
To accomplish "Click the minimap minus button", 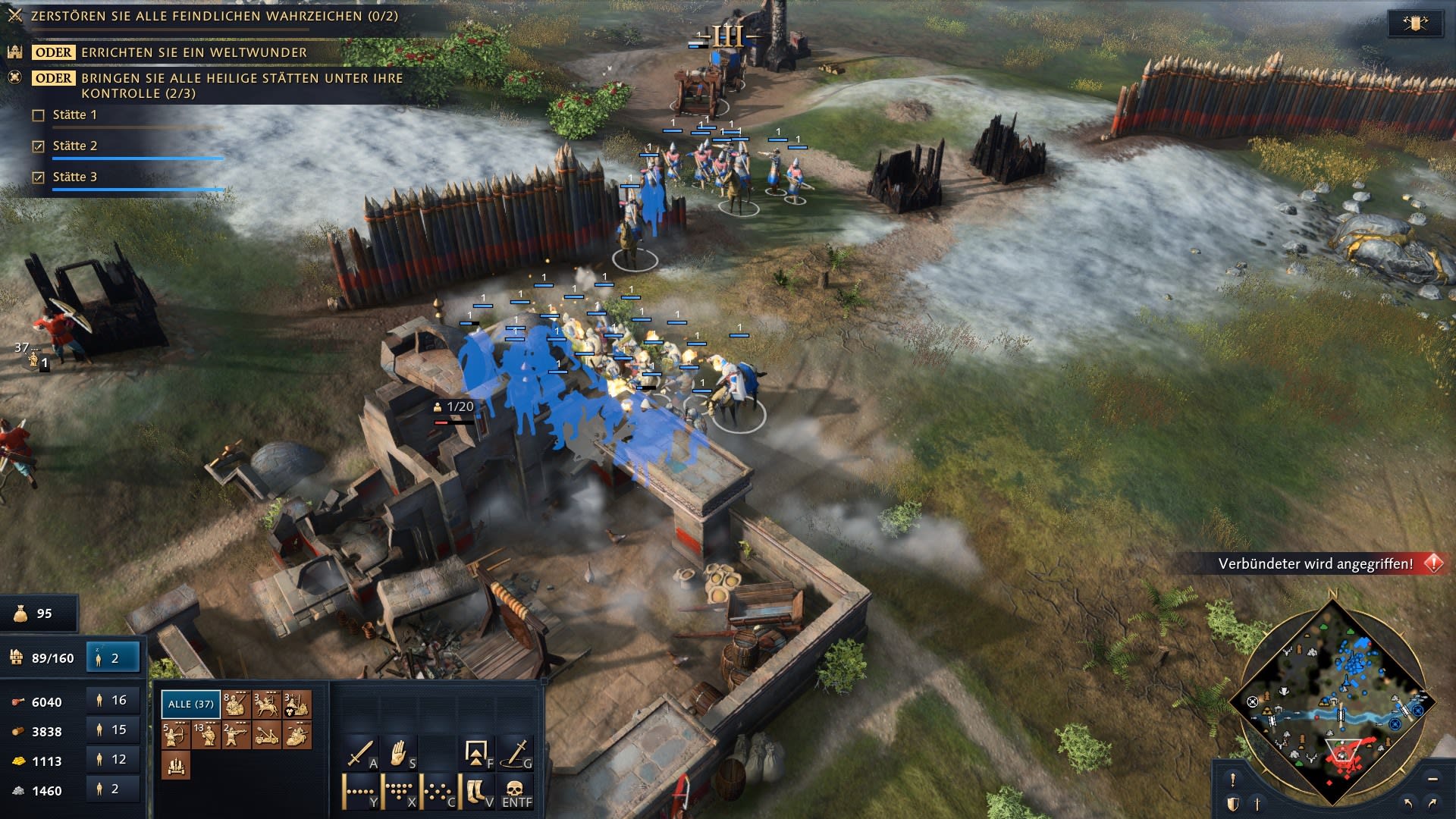I will click(1432, 779).
